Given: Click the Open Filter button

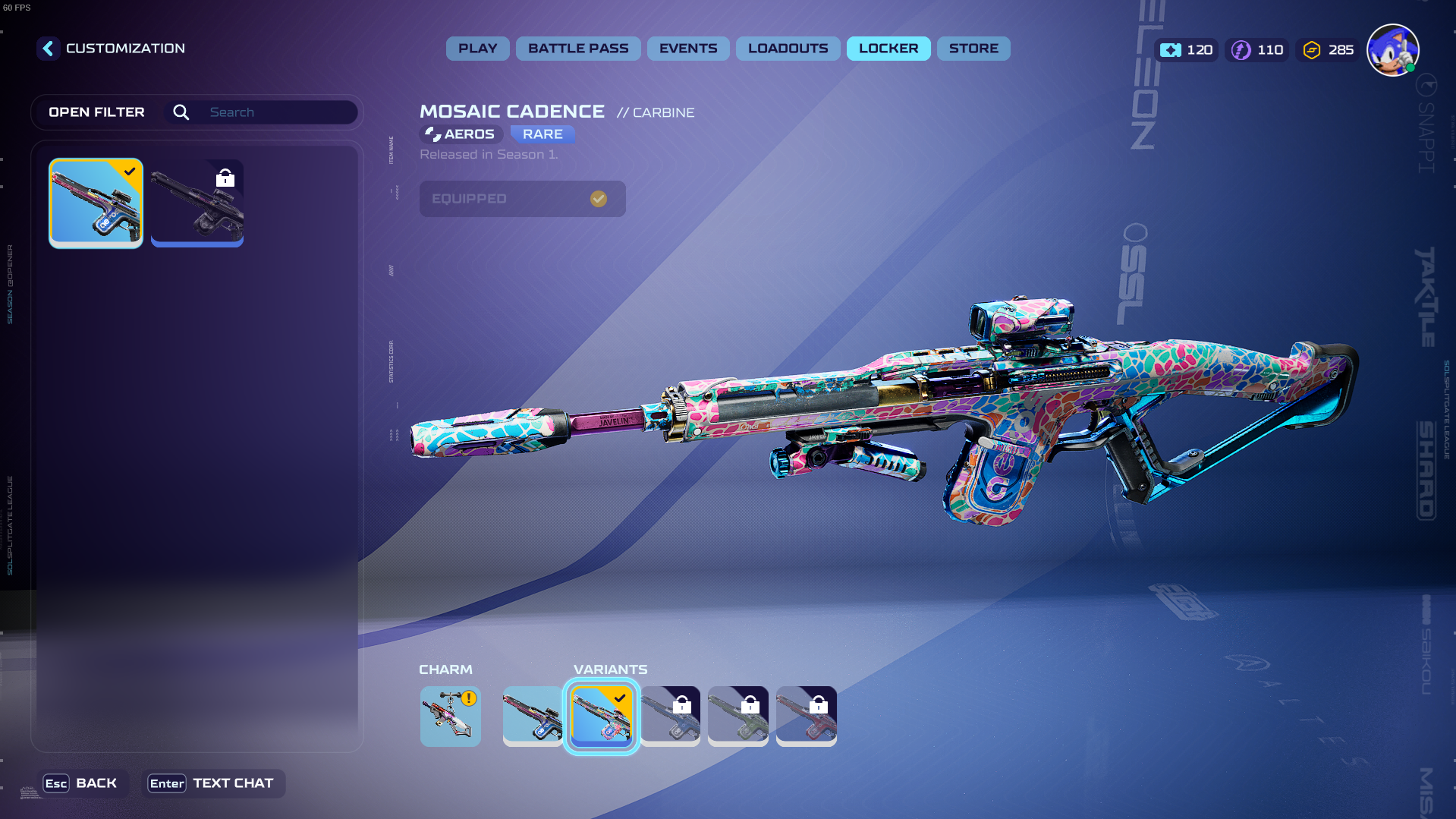Looking at the screenshot, I should [x=96, y=112].
